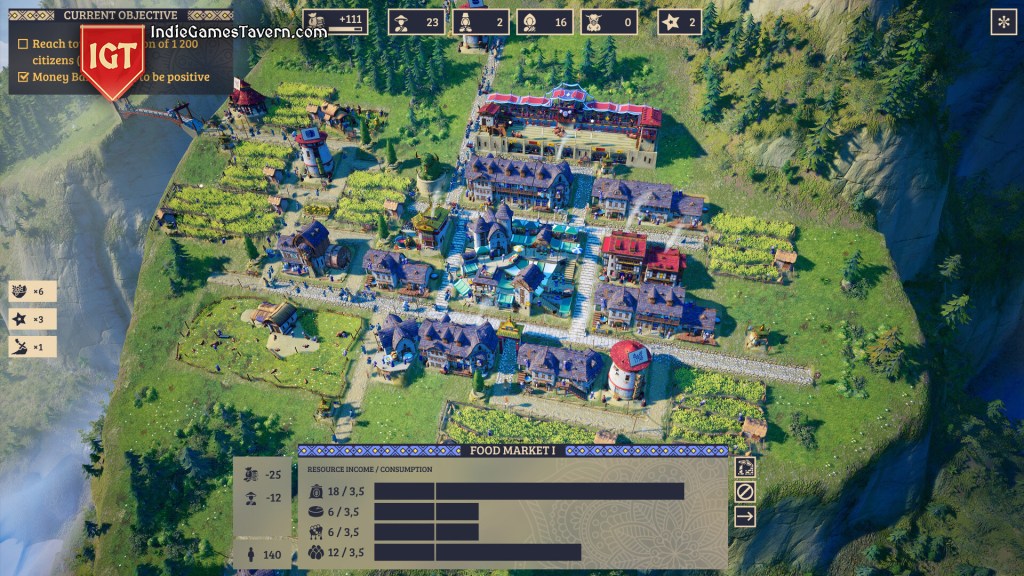The image size is (1024, 576).
Task: Select the star notification showing ×3
Action: tap(32, 319)
